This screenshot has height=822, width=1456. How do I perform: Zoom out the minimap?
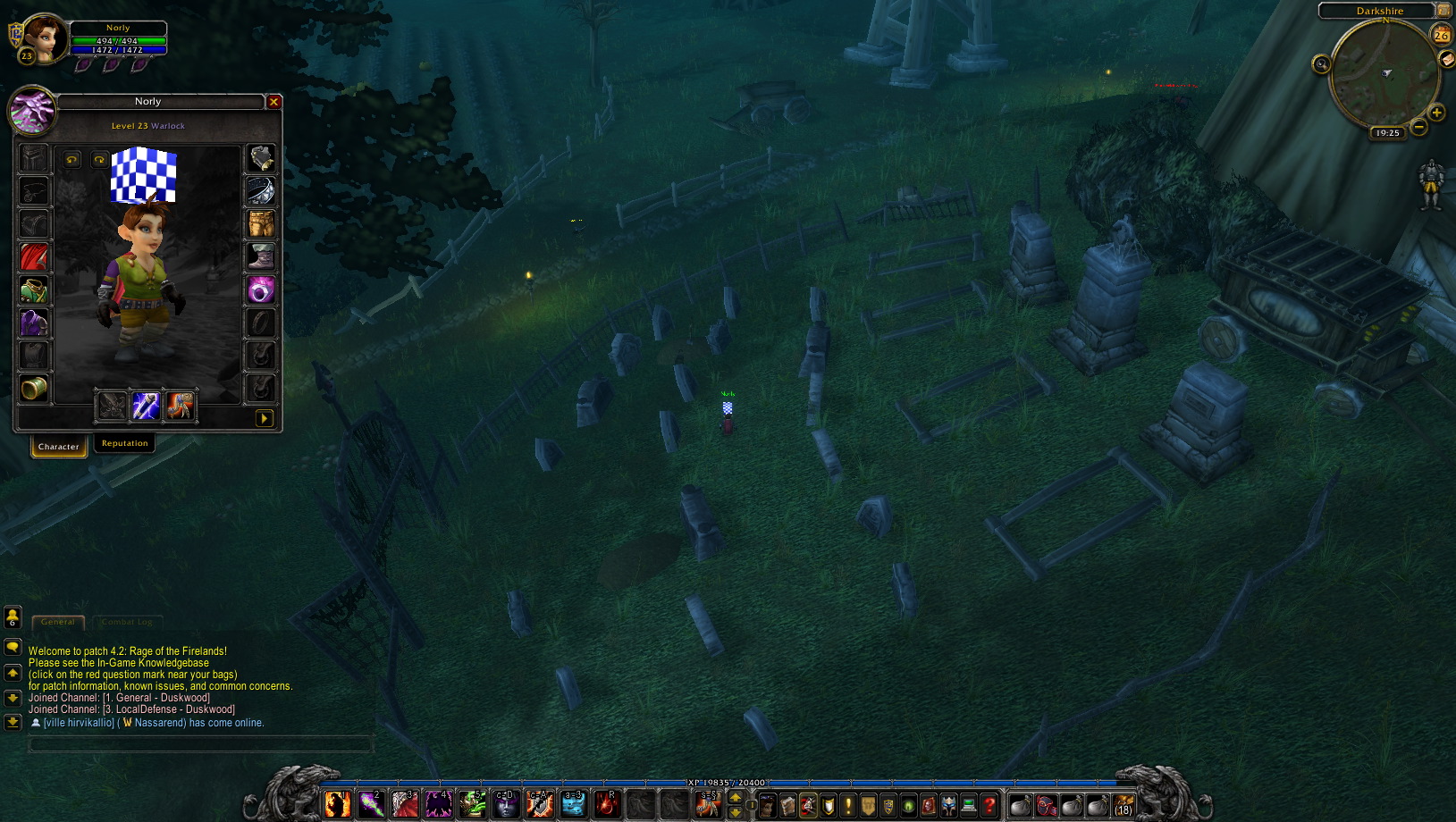1418,127
